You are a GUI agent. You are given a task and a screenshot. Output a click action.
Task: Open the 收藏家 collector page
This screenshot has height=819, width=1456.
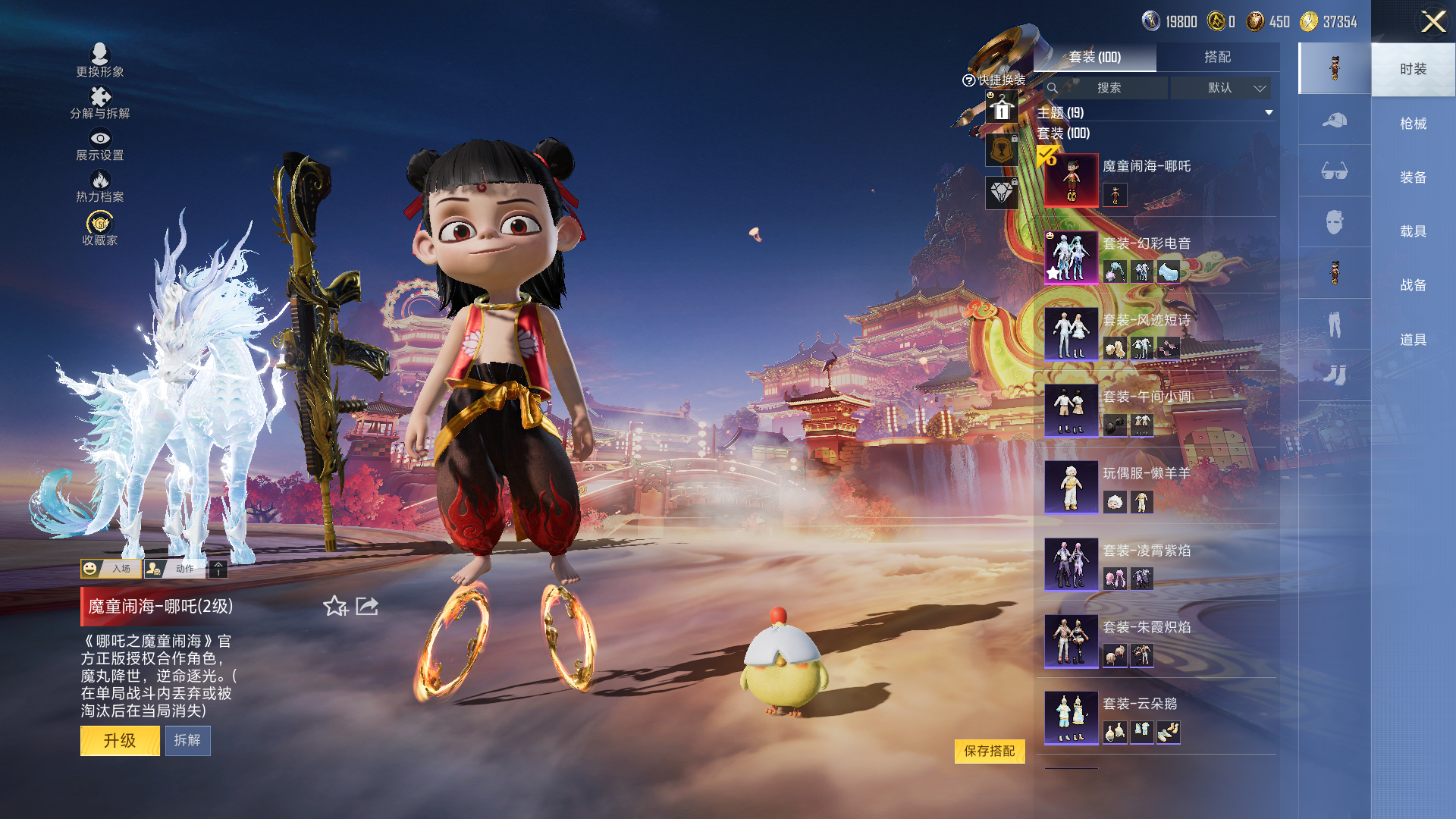click(x=100, y=229)
